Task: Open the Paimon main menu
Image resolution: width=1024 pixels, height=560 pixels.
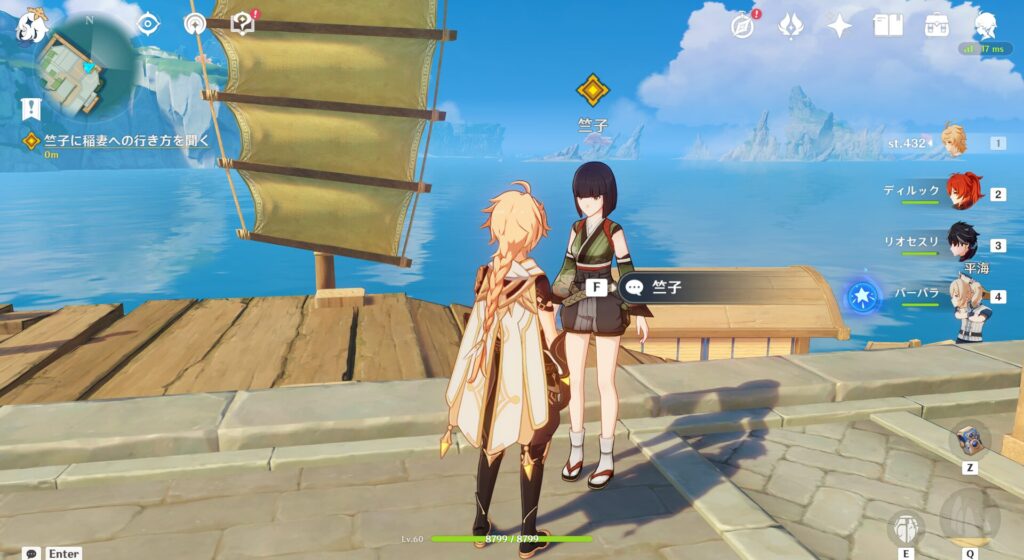Action: (30, 26)
